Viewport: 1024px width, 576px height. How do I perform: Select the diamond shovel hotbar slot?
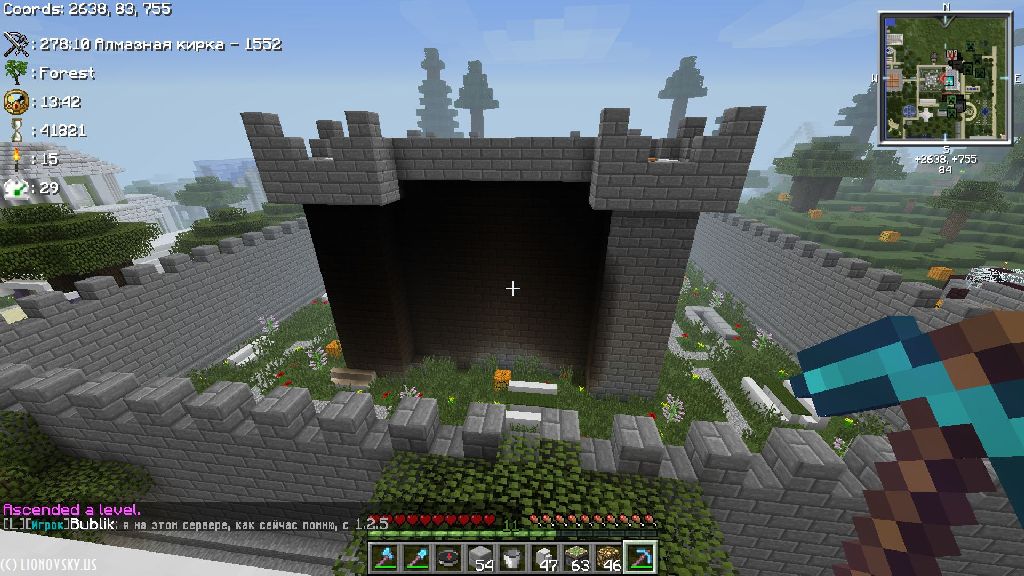point(417,556)
